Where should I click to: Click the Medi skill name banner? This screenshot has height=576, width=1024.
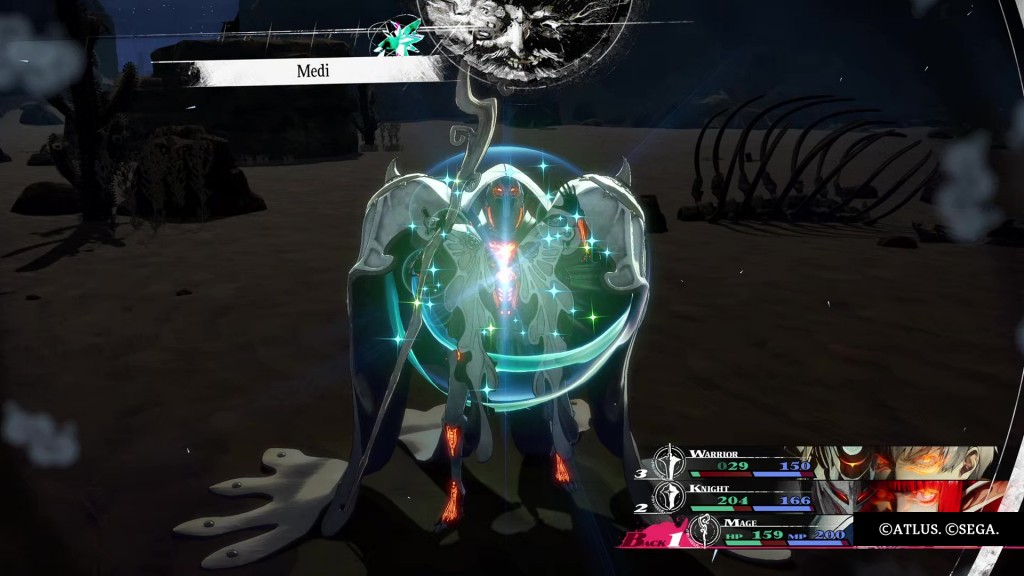[313, 71]
